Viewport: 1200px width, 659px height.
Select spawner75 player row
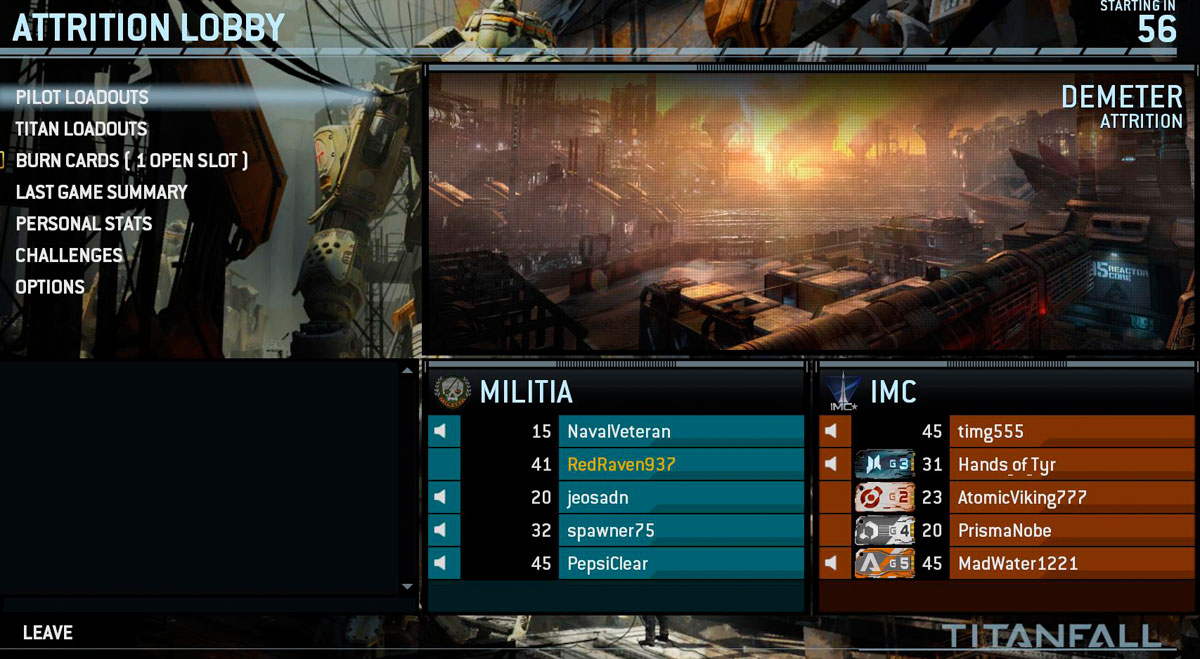coord(610,530)
